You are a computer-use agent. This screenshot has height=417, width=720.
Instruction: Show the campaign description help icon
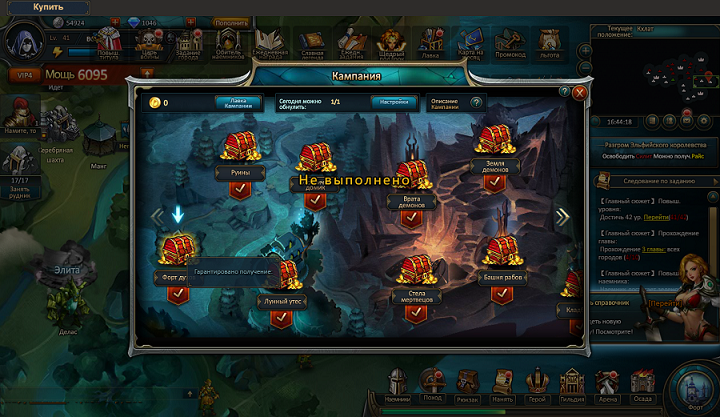[x=476, y=102]
